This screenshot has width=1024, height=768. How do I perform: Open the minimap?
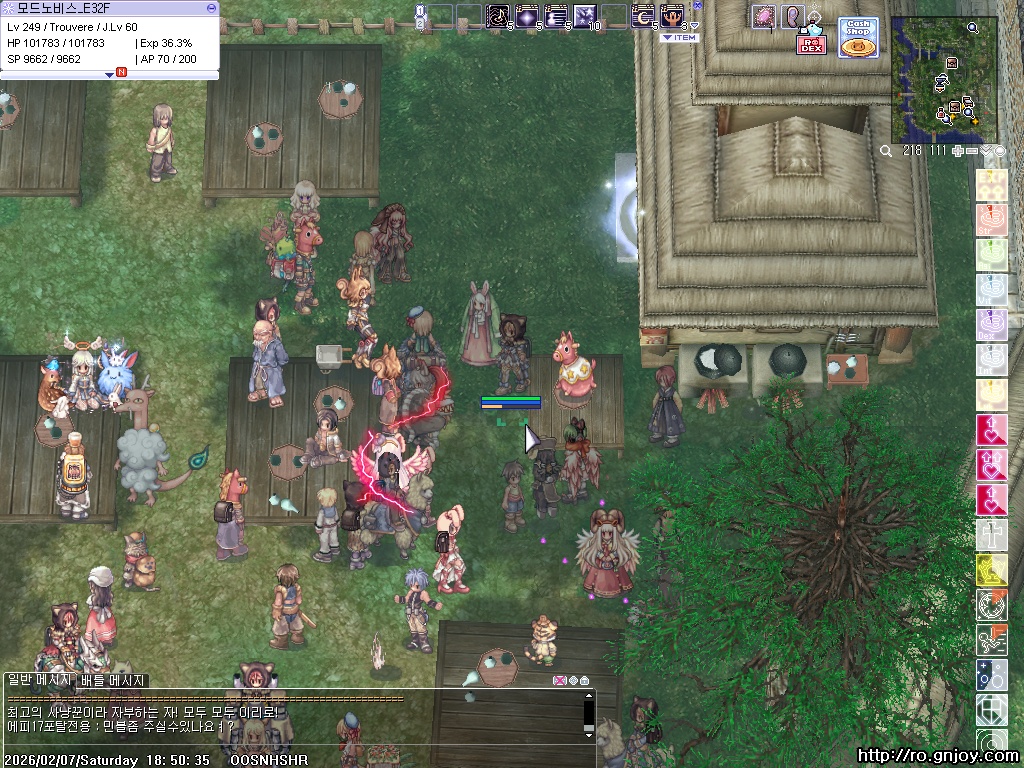coord(943,79)
